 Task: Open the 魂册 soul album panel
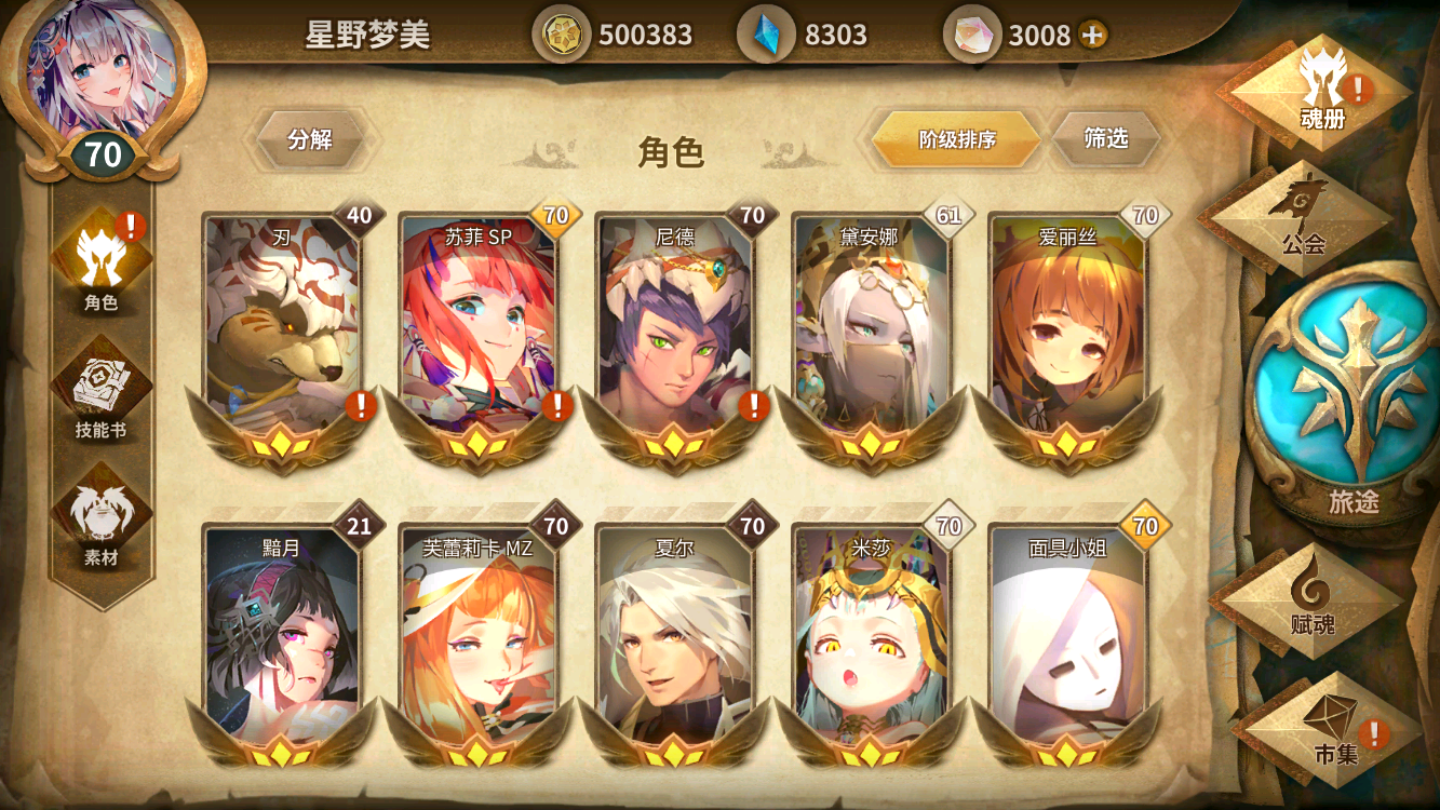point(1322,95)
